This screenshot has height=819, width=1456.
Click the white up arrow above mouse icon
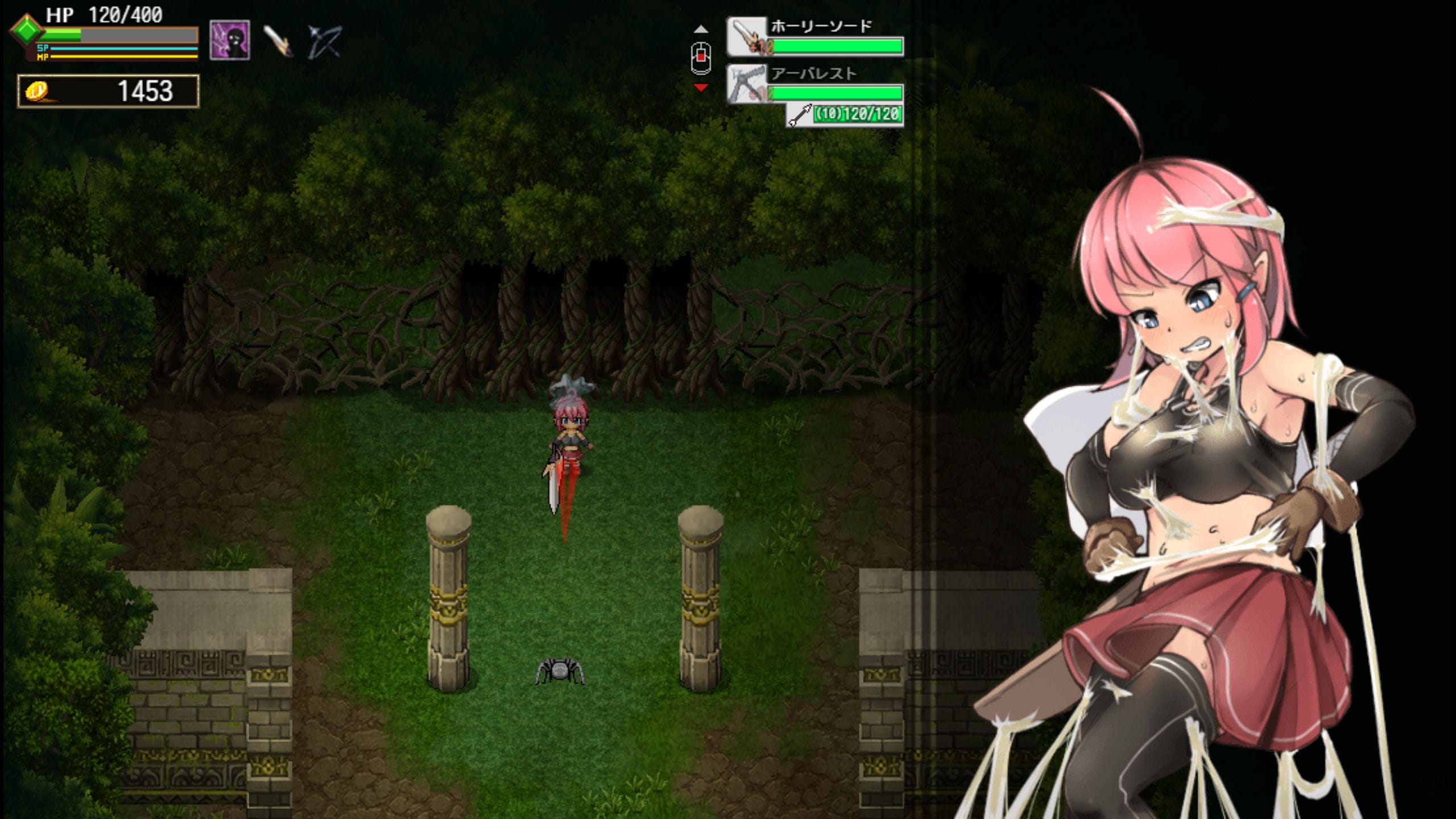[x=701, y=29]
